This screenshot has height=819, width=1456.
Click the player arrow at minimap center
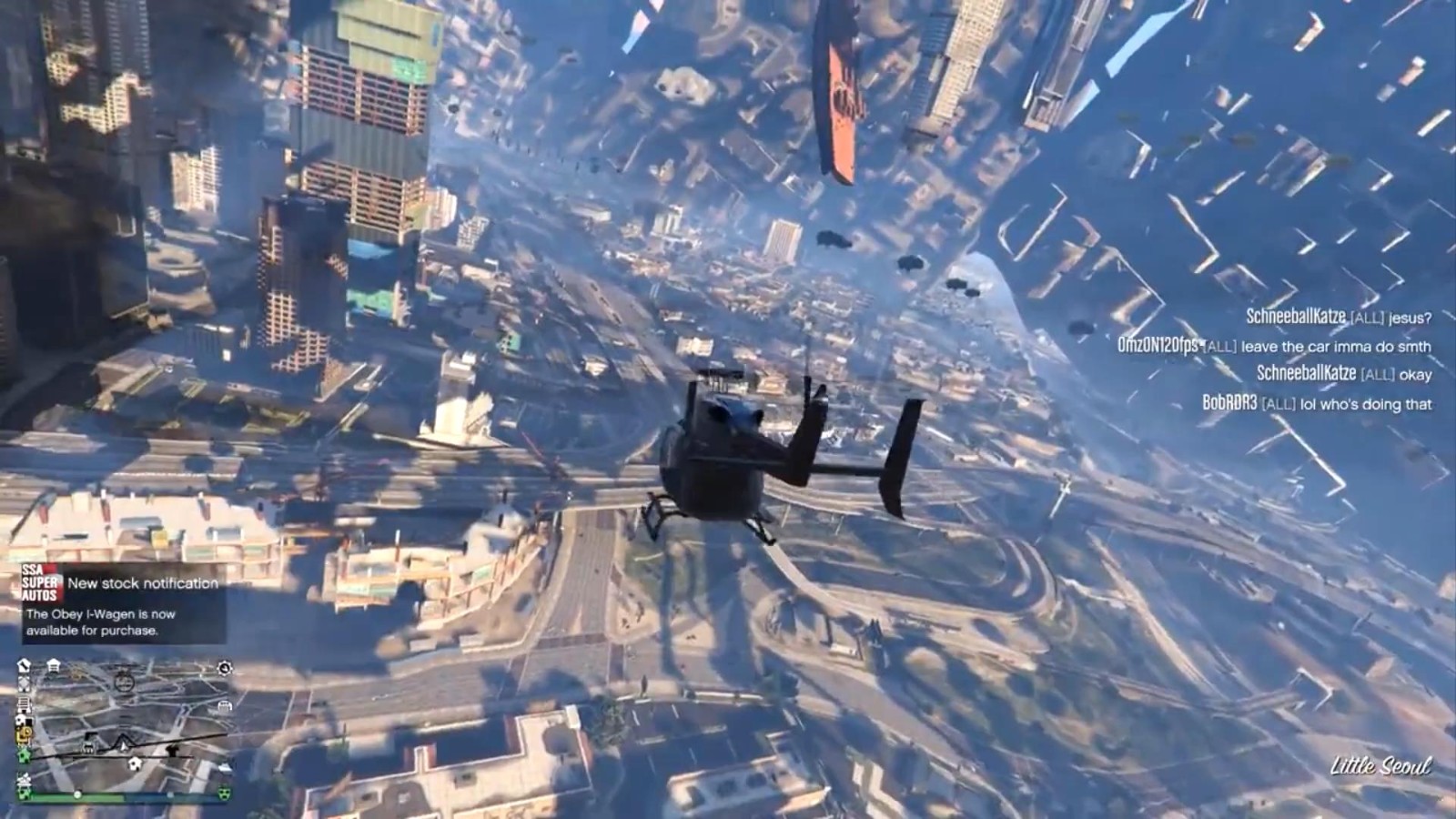[123, 744]
